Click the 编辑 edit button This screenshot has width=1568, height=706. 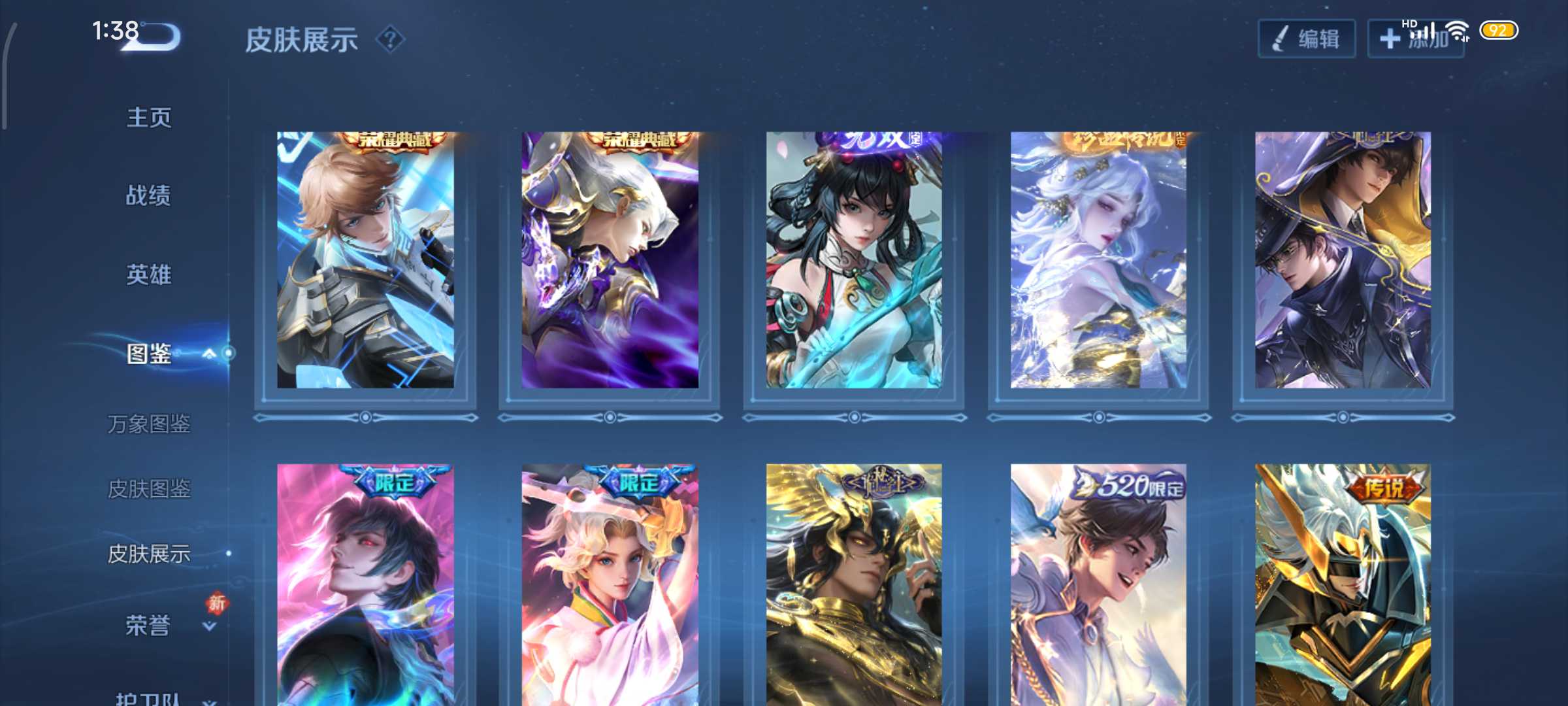tap(1307, 39)
